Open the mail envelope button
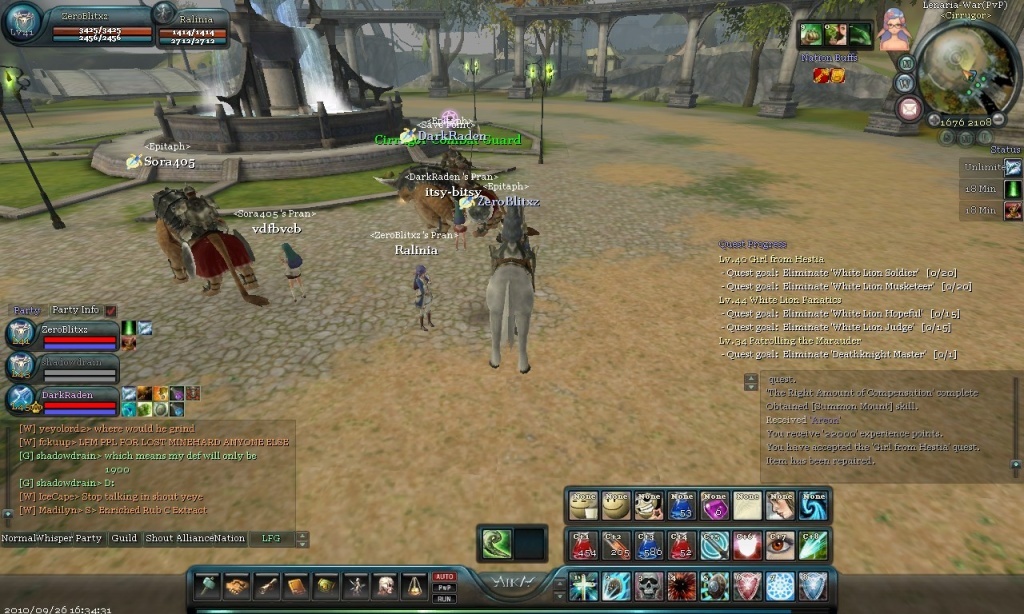The image size is (1024, 614). point(908,109)
